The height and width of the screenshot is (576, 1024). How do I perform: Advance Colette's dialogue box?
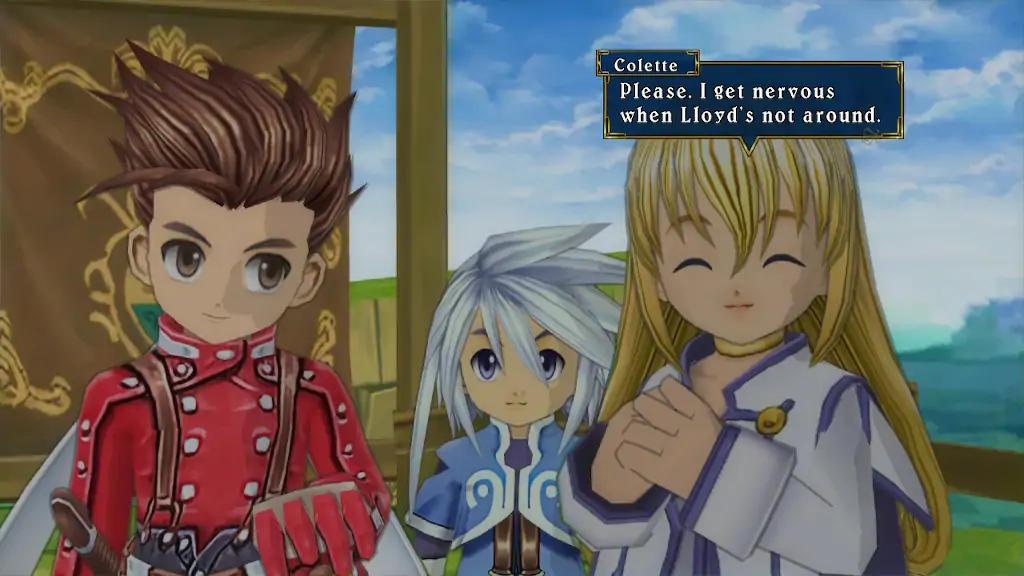[x=752, y=103]
